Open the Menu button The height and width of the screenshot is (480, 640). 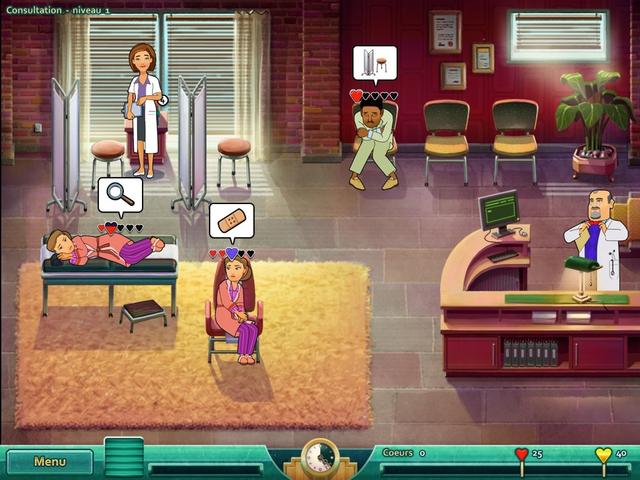tap(49, 462)
